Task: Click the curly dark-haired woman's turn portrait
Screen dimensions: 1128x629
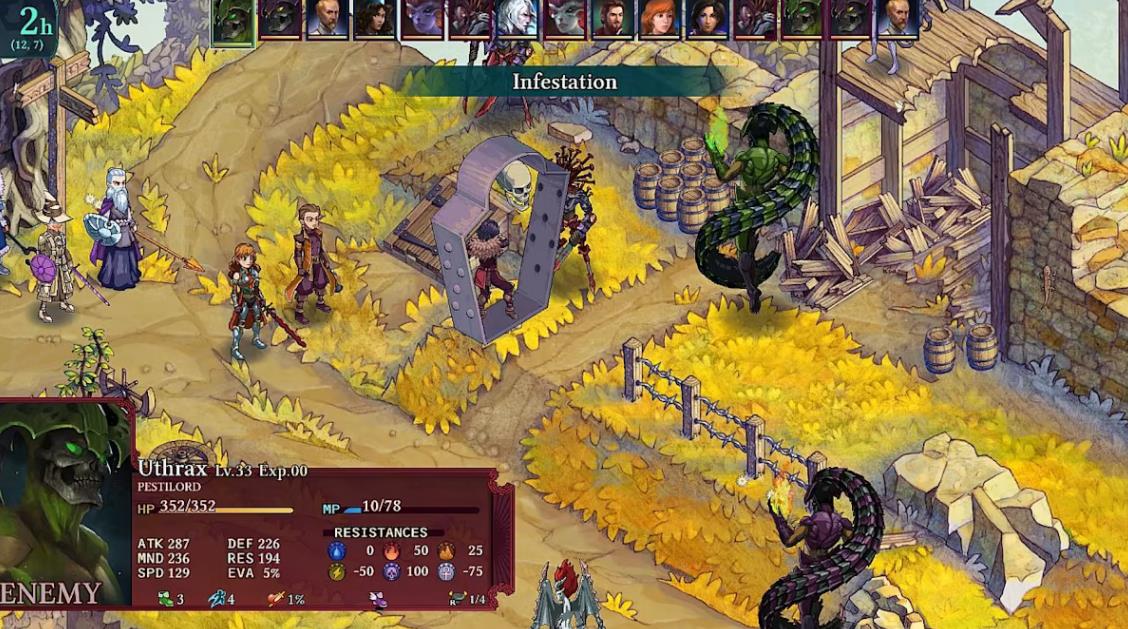Action: pos(374,19)
